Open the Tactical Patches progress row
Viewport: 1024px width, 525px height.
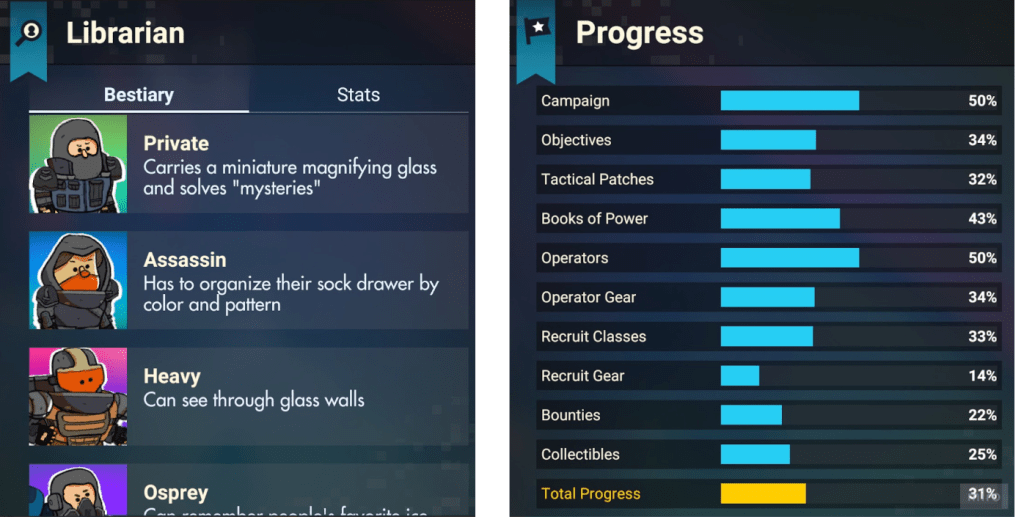(x=768, y=179)
